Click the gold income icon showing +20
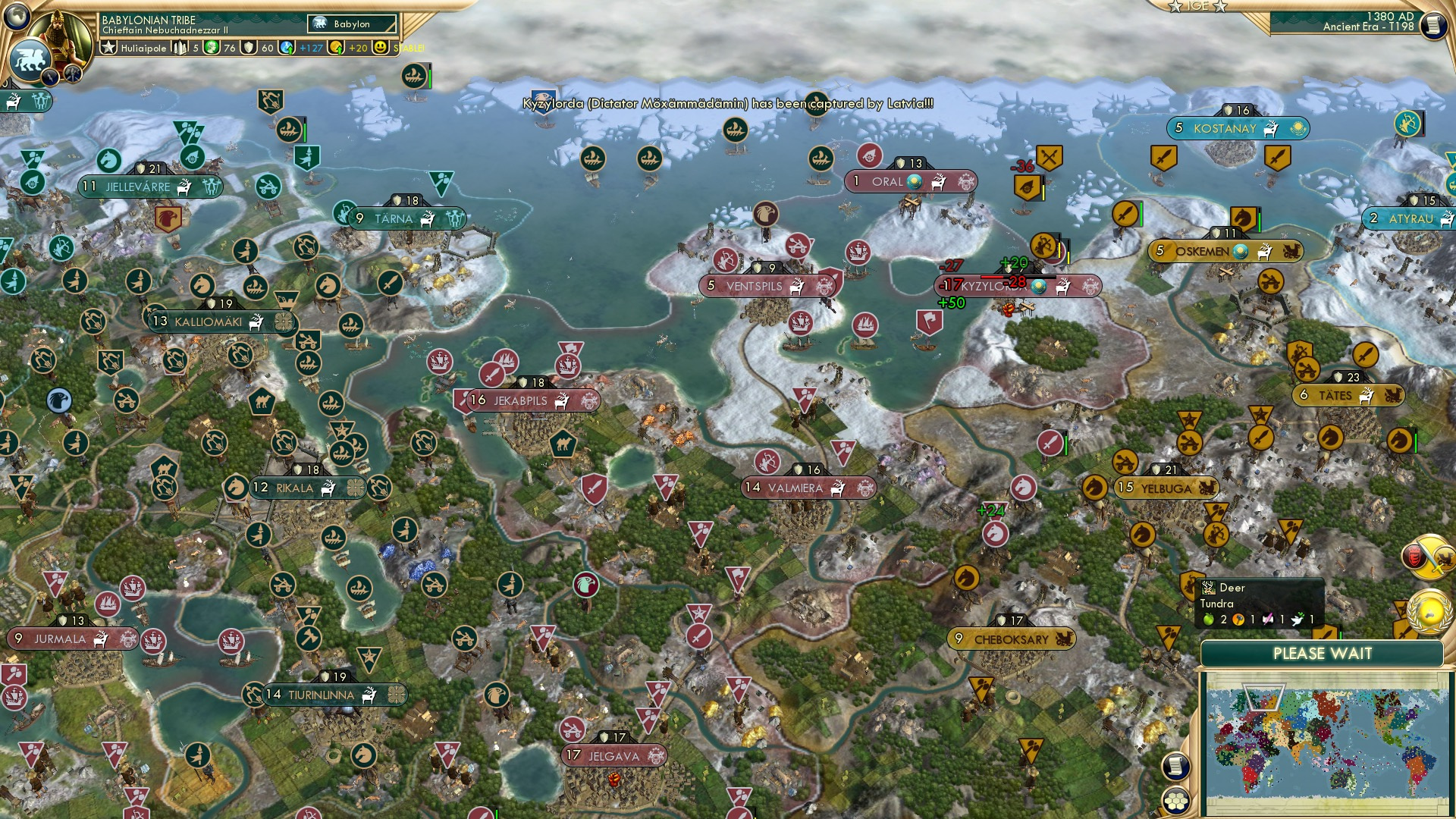Image resolution: width=1456 pixels, height=819 pixels. [x=338, y=47]
